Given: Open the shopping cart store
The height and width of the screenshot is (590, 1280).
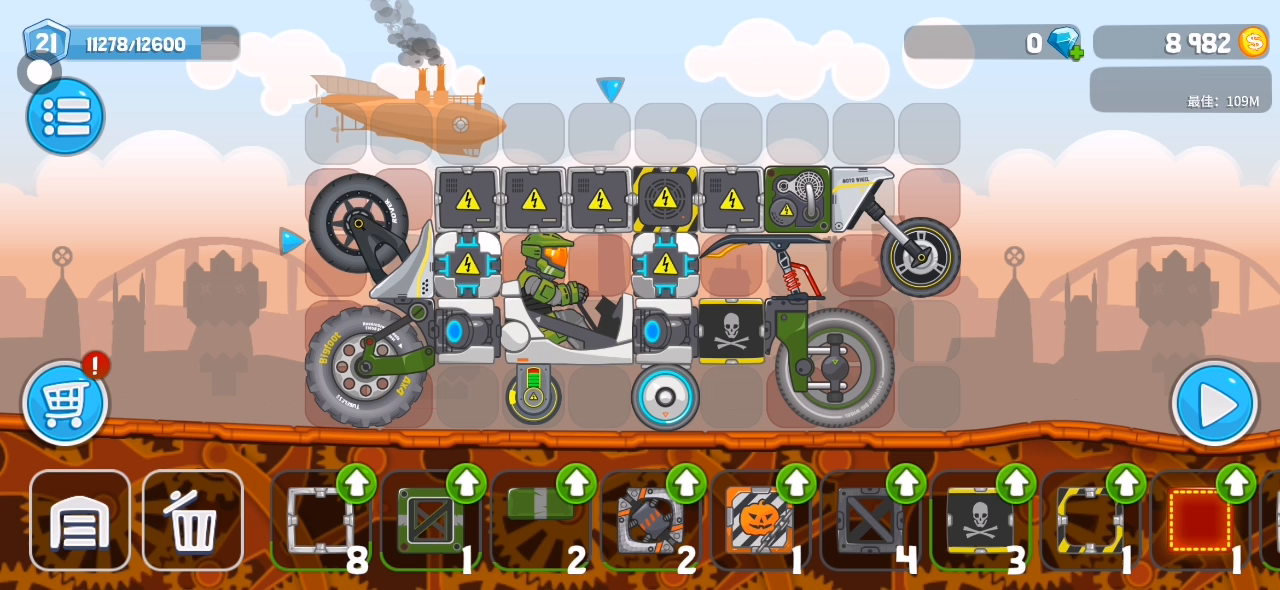Looking at the screenshot, I should (x=65, y=403).
